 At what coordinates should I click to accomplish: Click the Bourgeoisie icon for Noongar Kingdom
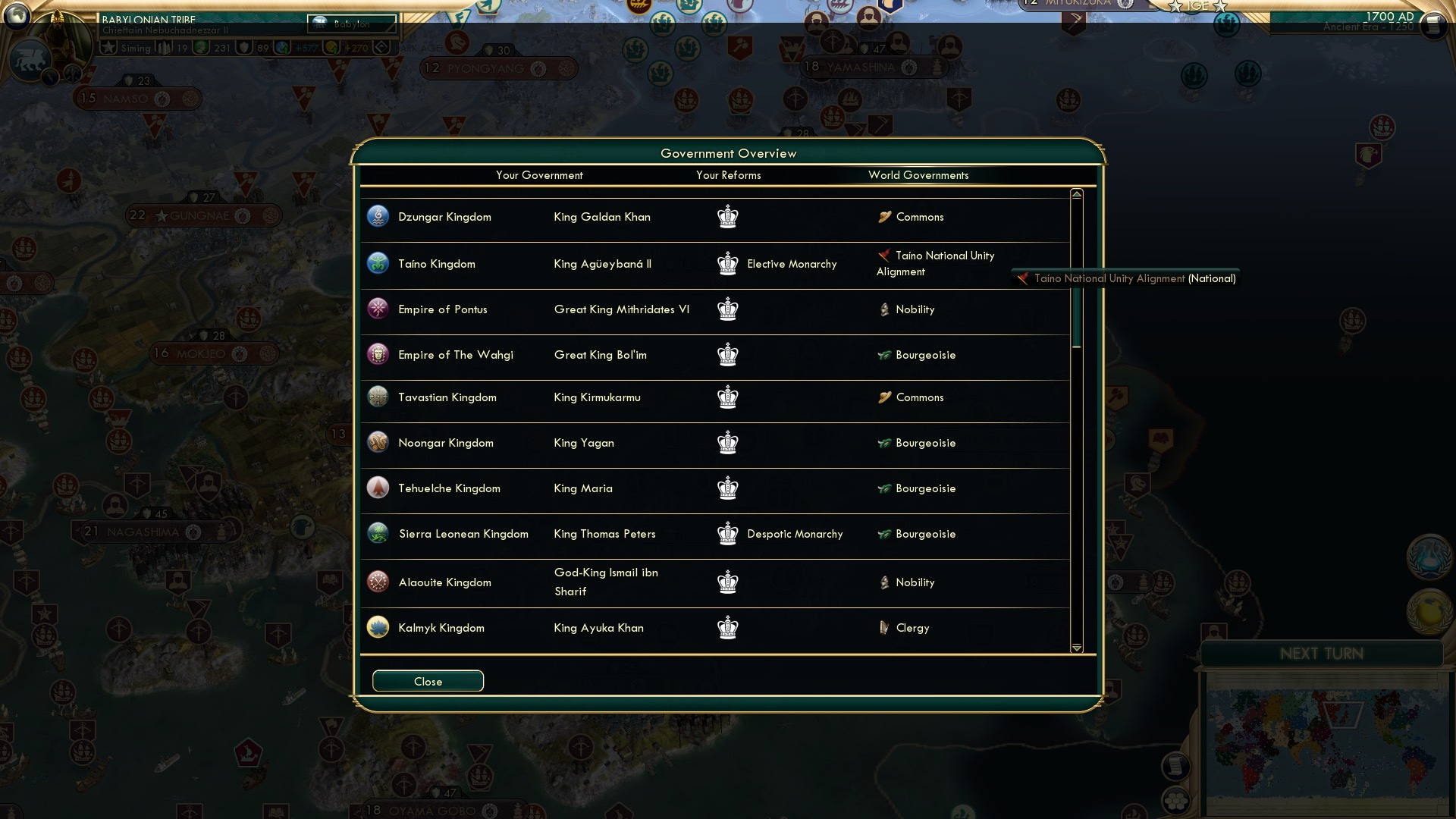pos(884,443)
